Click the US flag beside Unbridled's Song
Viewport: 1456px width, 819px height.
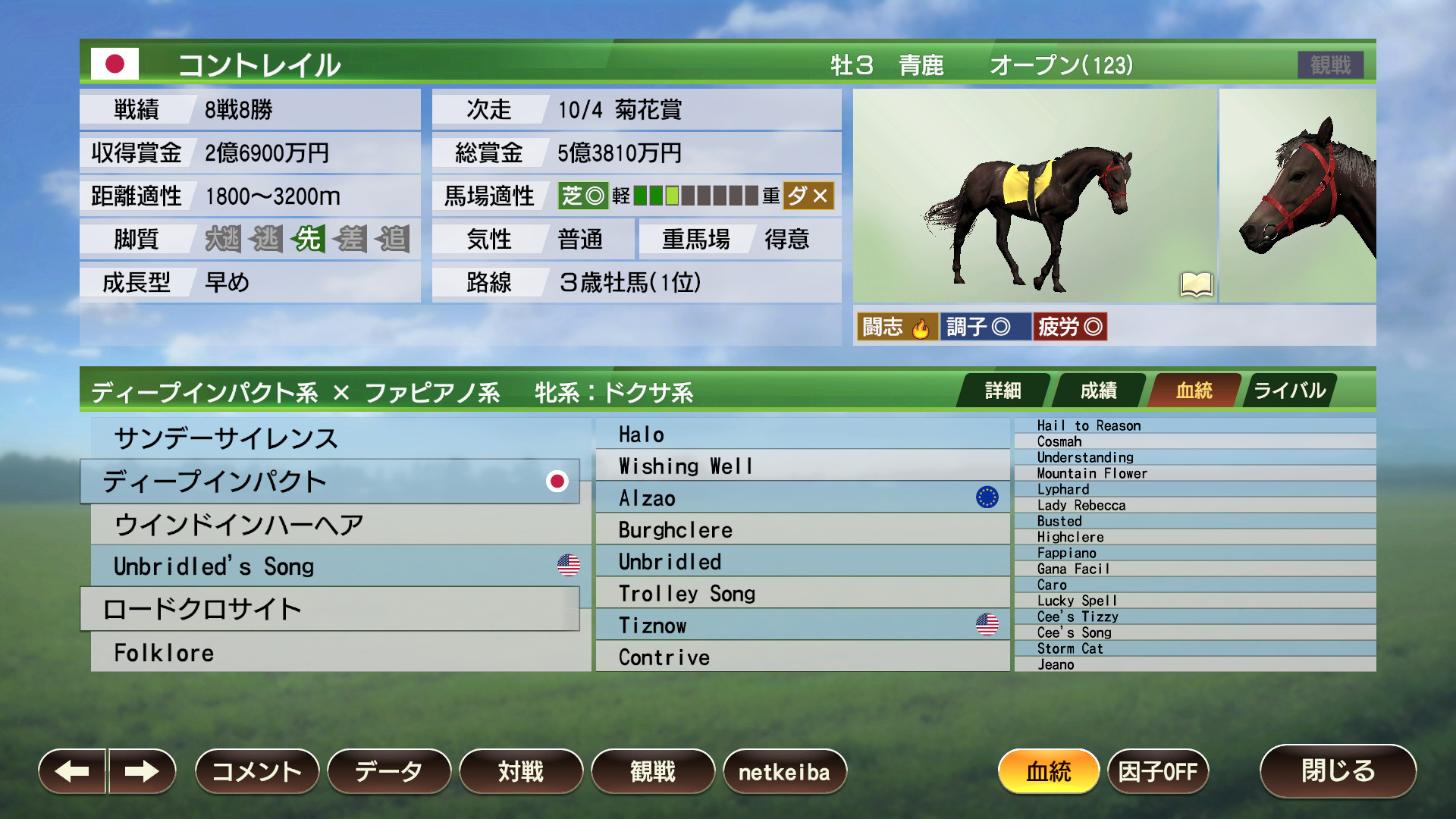(567, 565)
